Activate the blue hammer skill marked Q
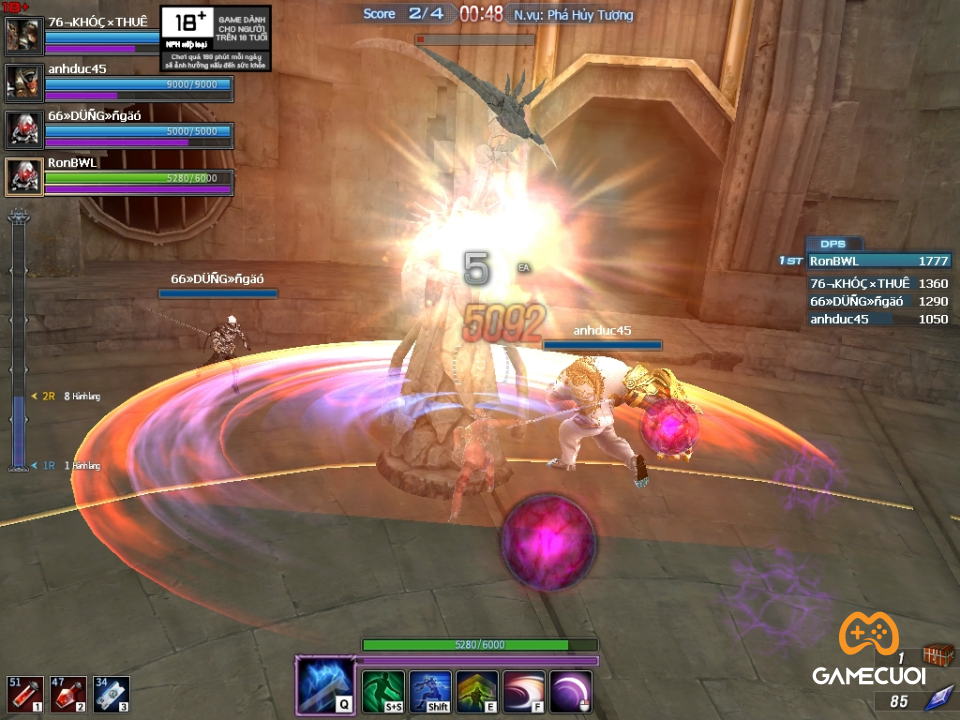This screenshot has width=960, height=720. 325,685
